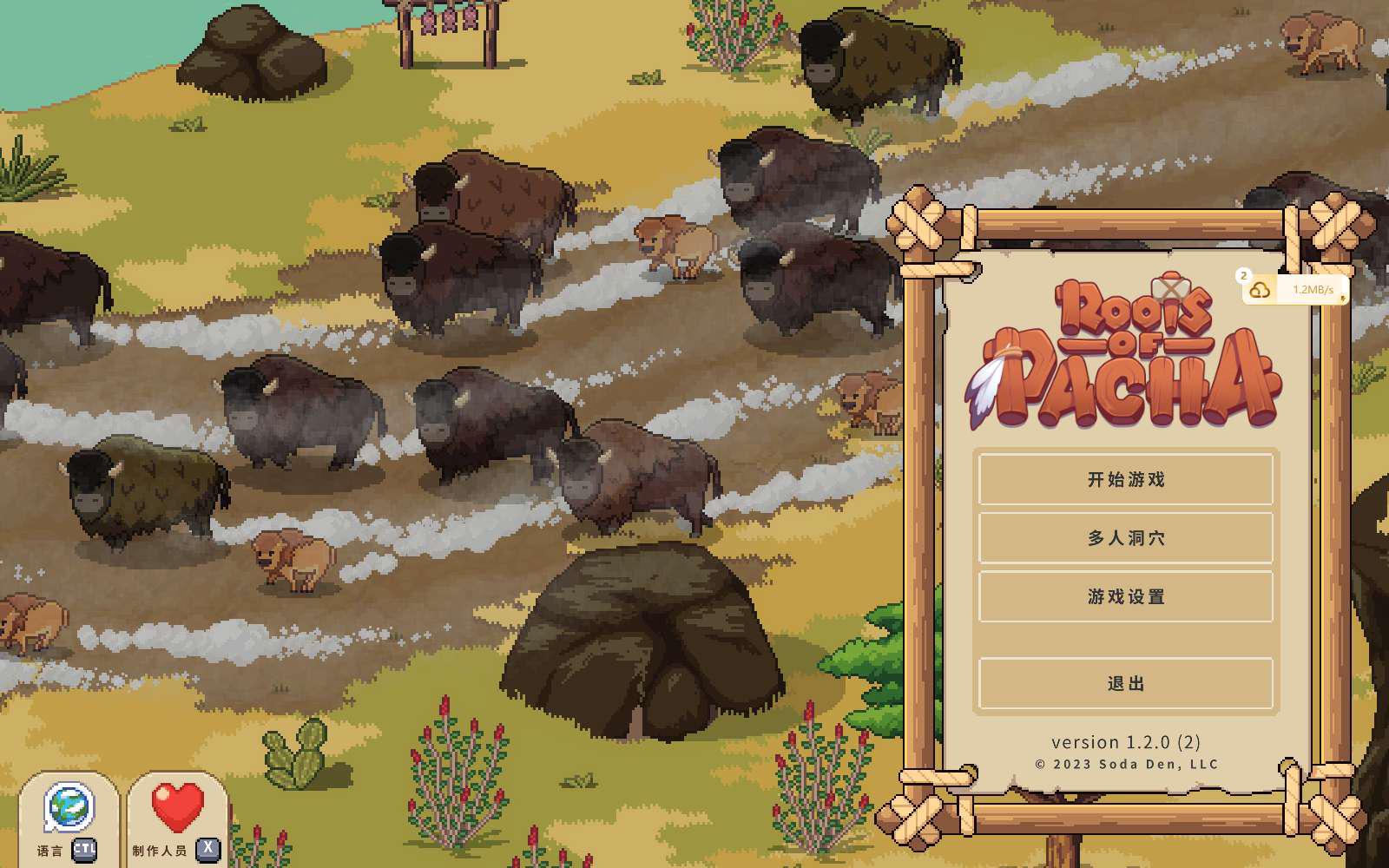
Task: Choose 退出 to quit the game
Action: pos(1125,684)
